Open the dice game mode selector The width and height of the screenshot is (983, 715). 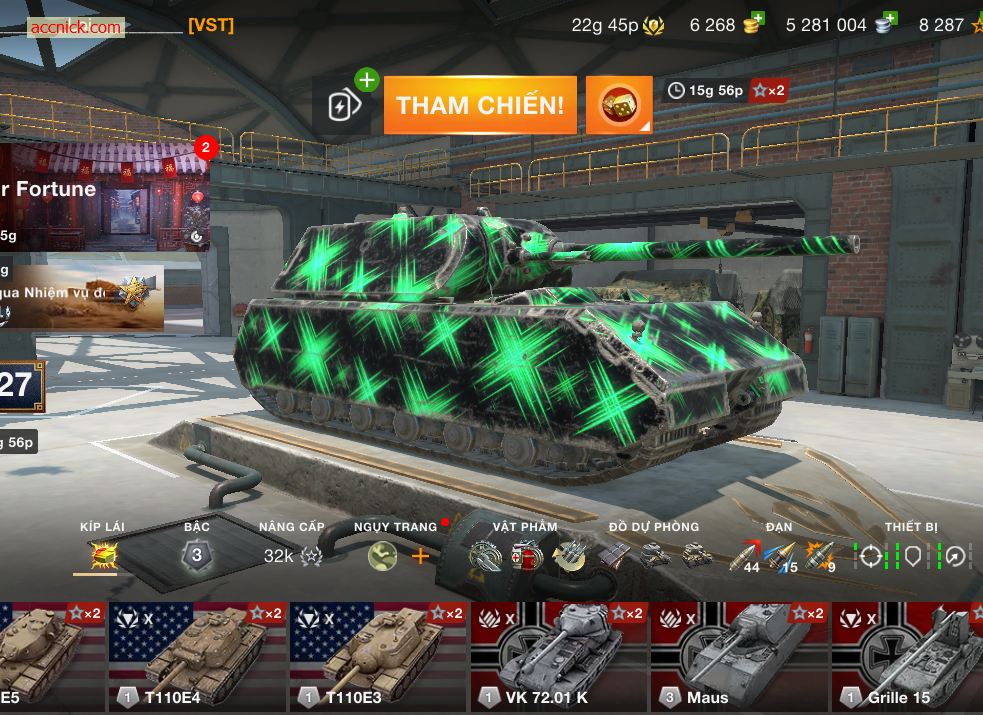(x=619, y=105)
